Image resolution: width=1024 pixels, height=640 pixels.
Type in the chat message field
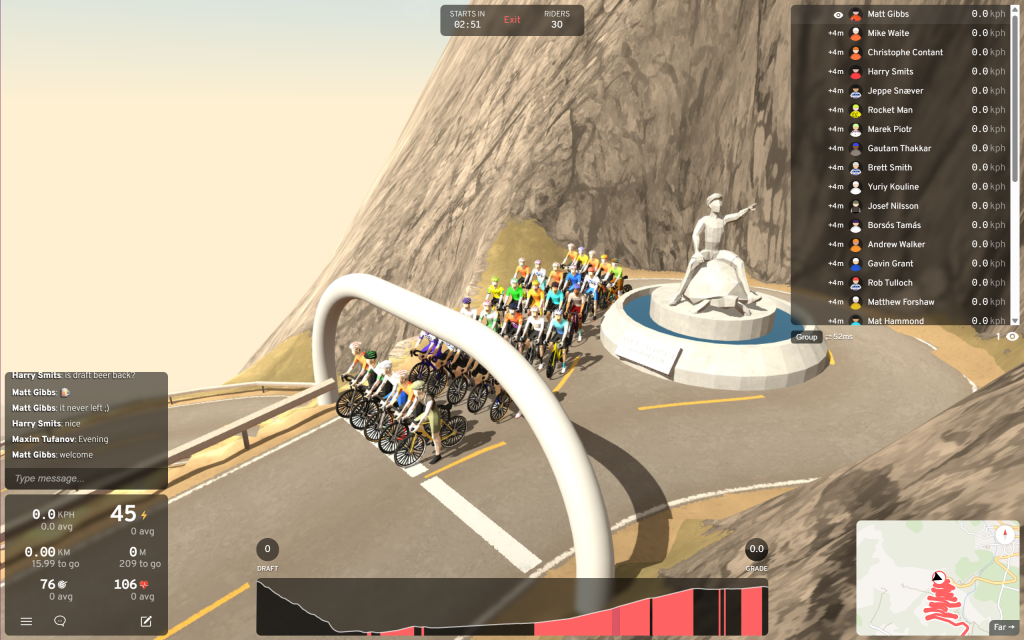pos(86,478)
